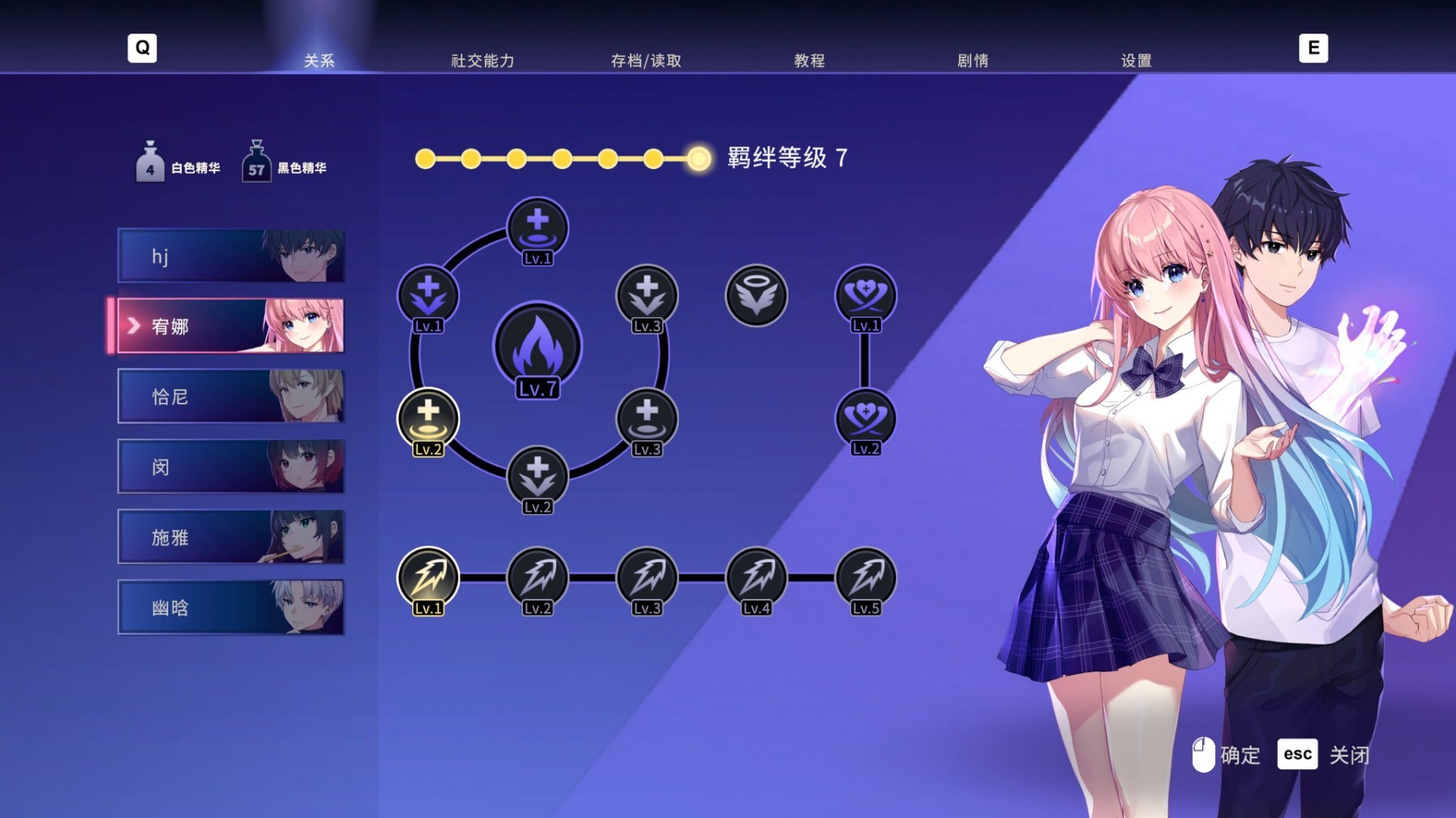The height and width of the screenshot is (818, 1456).
Task: Select character 恰尼 from the list
Action: point(231,396)
